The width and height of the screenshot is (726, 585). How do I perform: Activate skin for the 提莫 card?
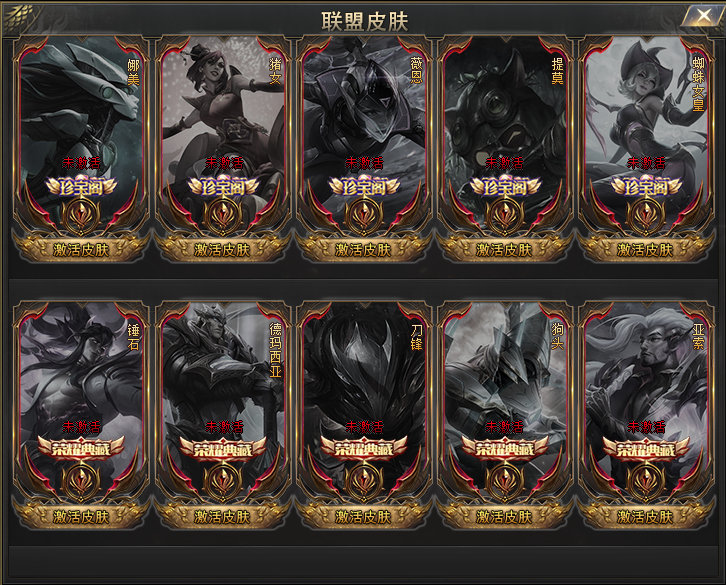tap(504, 250)
